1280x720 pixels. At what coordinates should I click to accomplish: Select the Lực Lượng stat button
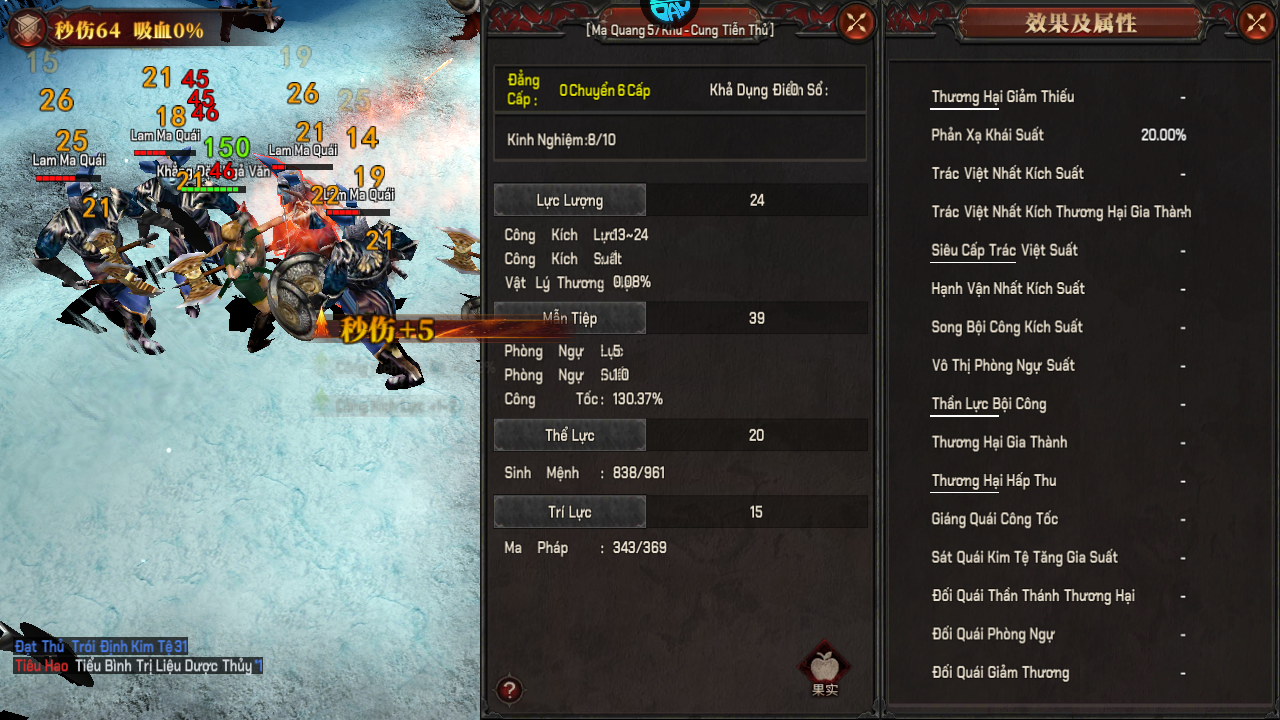pos(570,200)
